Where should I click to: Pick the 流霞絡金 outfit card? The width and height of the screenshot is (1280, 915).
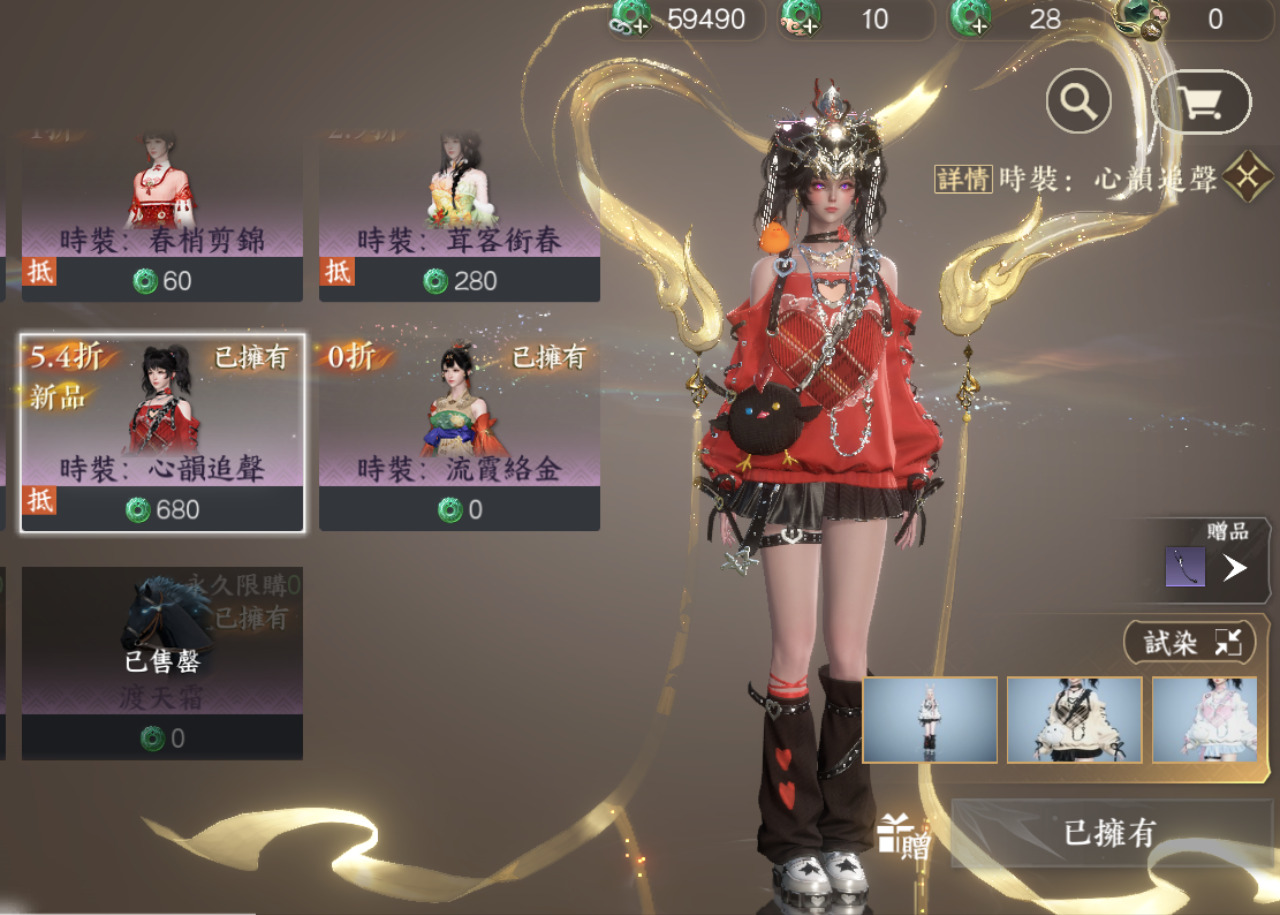pyautogui.click(x=459, y=432)
